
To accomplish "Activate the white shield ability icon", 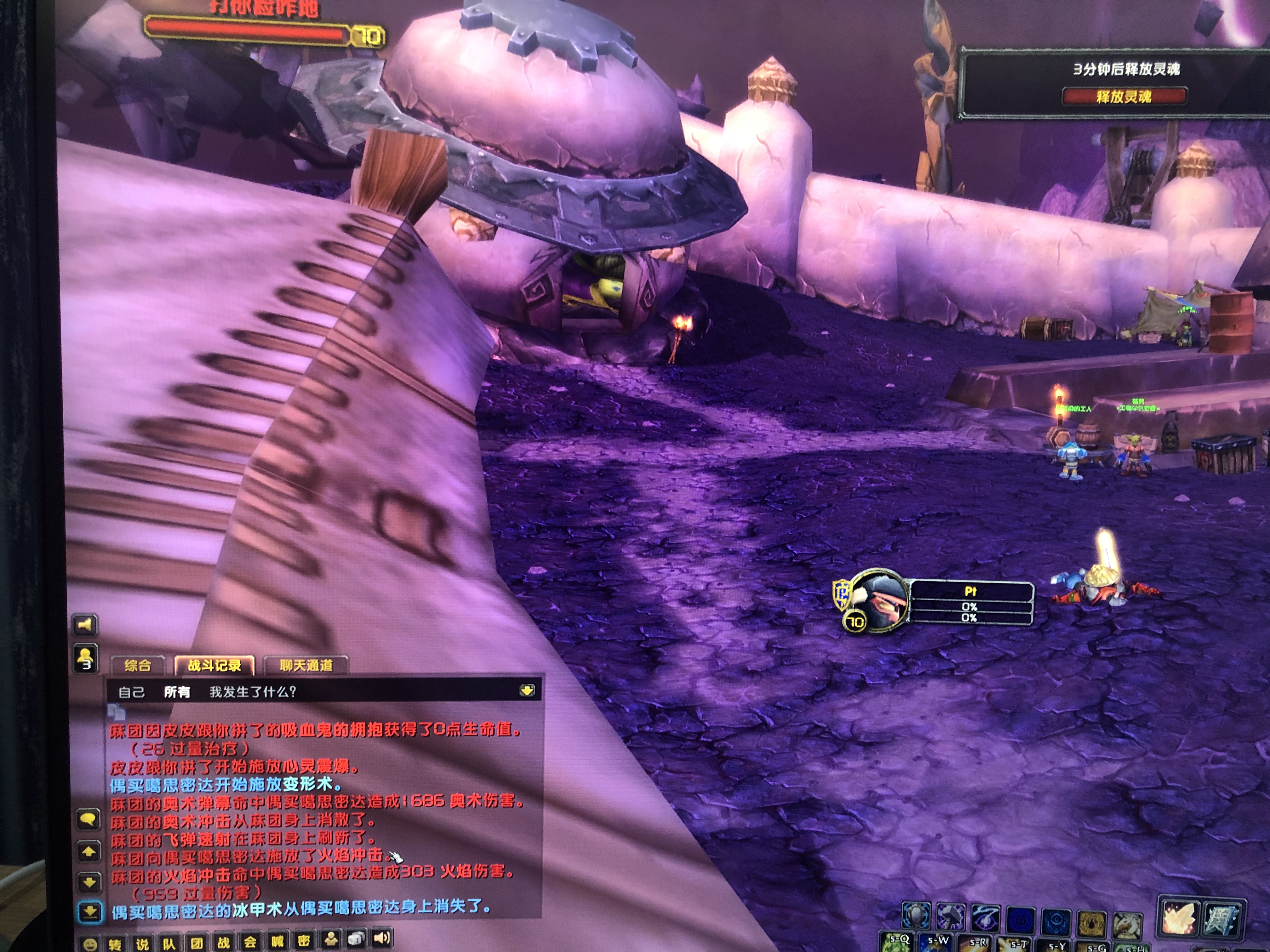I will [x=917, y=916].
